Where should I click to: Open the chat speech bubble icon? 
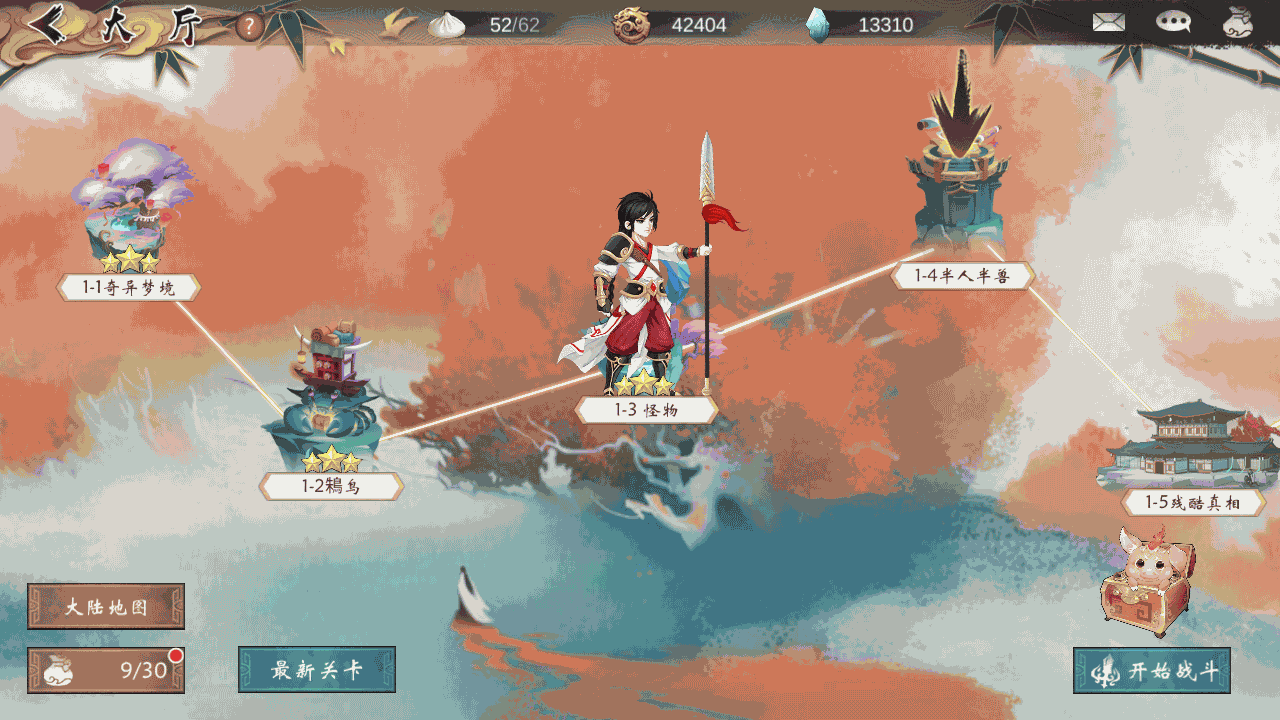pos(1173,22)
